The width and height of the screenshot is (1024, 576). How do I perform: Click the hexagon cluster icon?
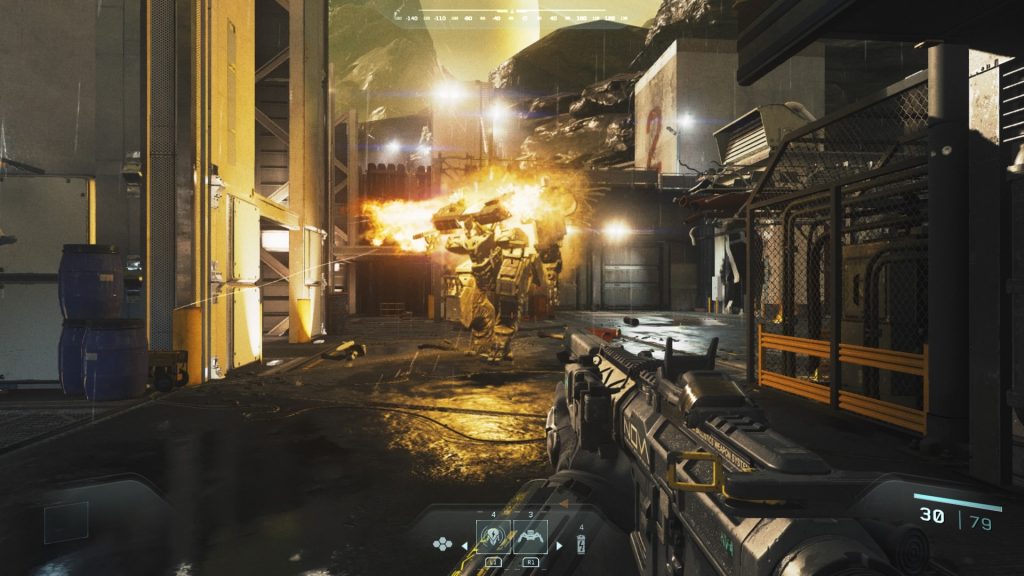coord(443,545)
